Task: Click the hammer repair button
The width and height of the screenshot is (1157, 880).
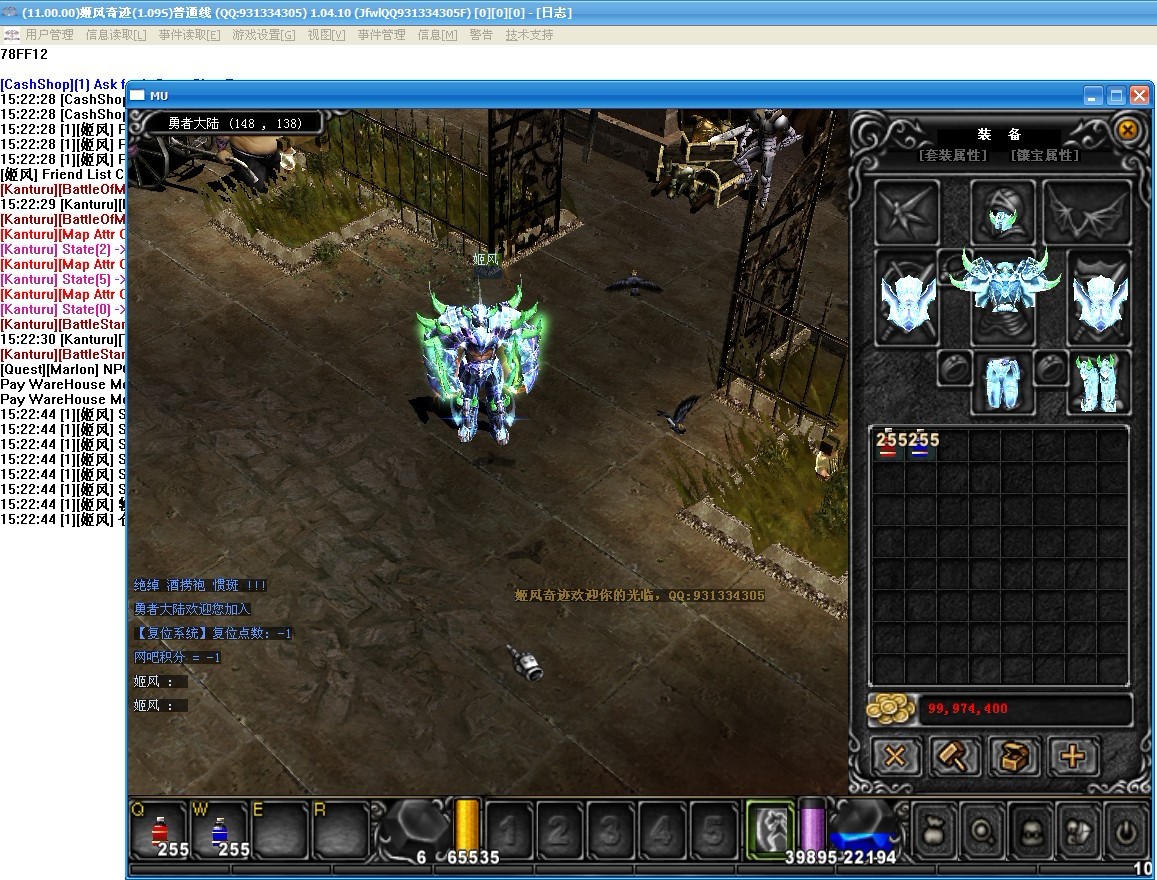Action: [955, 756]
